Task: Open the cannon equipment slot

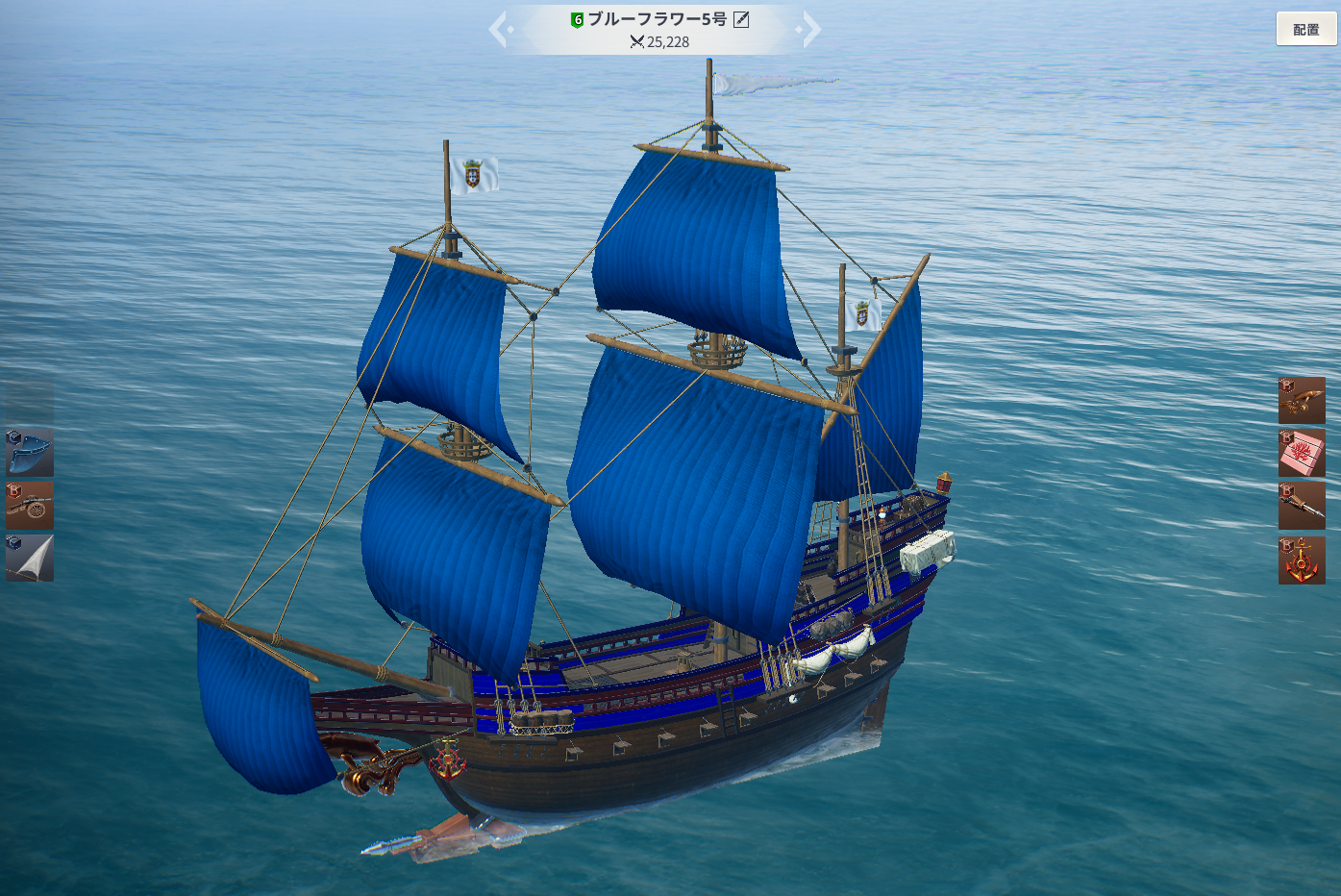Action: tap(30, 506)
